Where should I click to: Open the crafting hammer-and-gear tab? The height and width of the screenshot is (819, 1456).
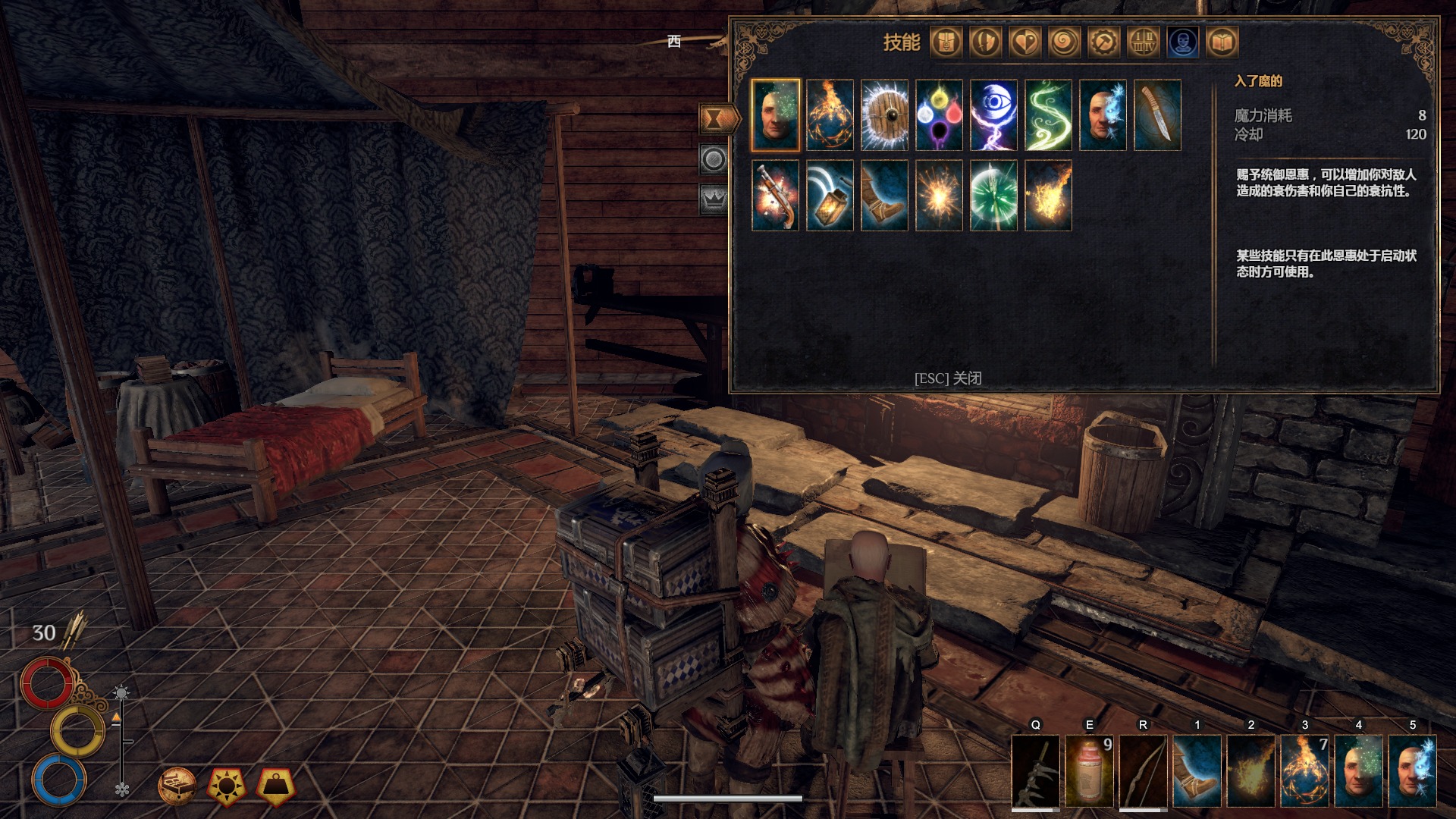[x=1103, y=42]
